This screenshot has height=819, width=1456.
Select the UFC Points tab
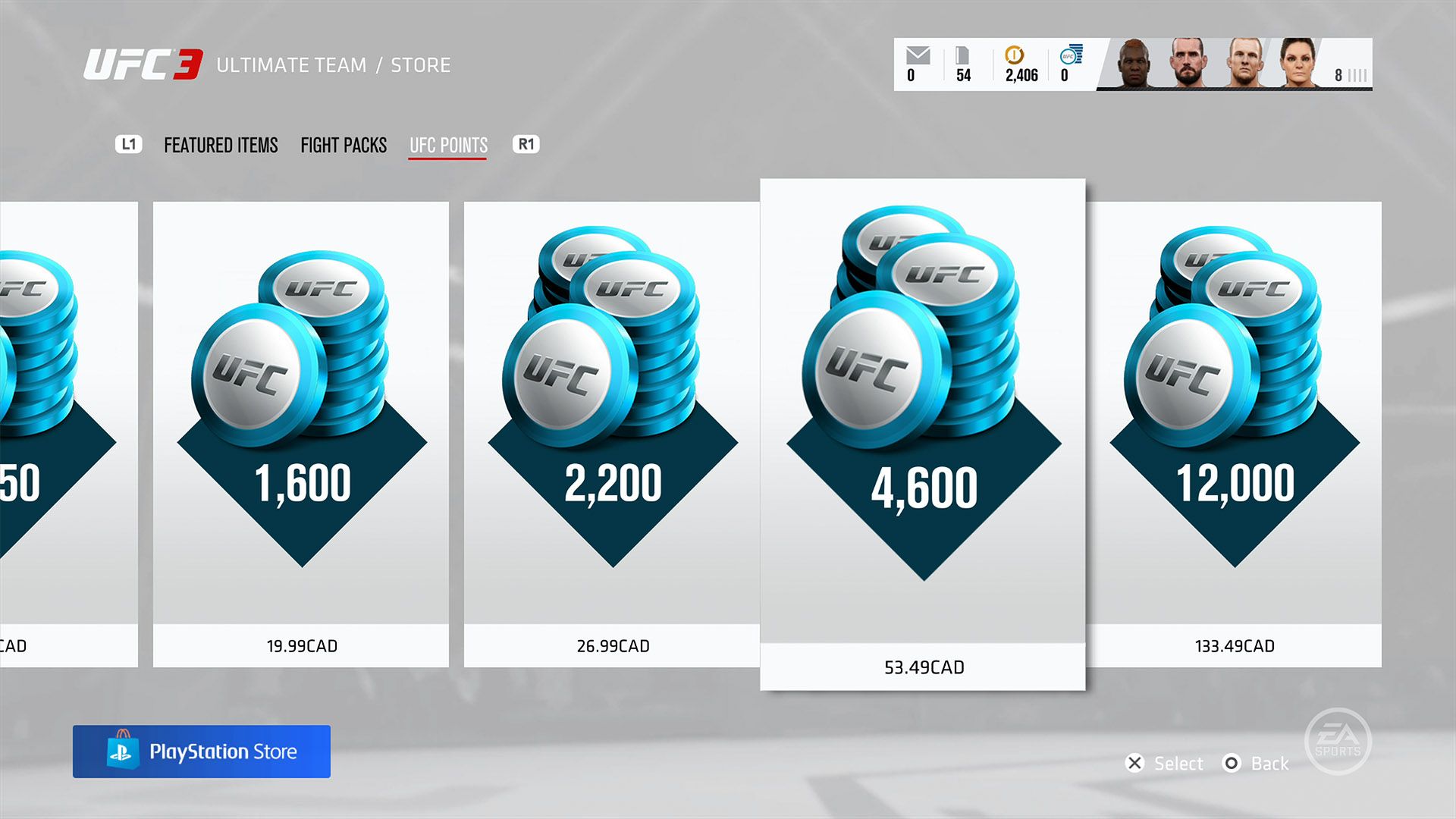pos(448,145)
